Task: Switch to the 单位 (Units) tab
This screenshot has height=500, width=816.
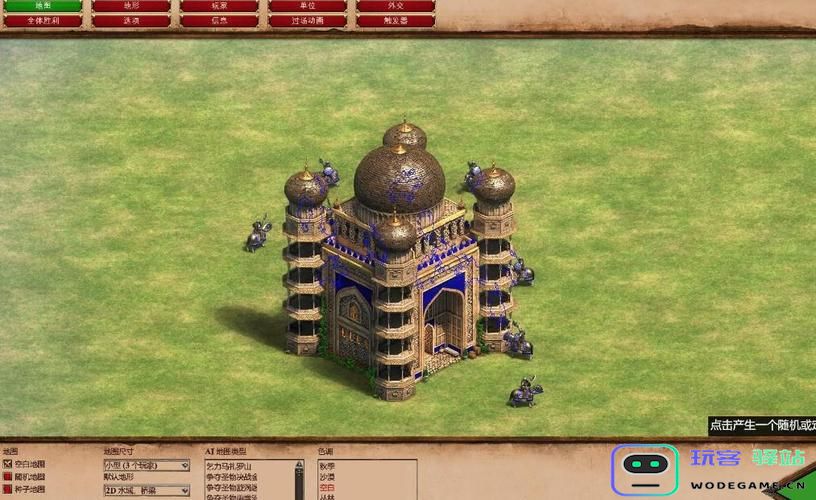Action: pyautogui.click(x=307, y=6)
